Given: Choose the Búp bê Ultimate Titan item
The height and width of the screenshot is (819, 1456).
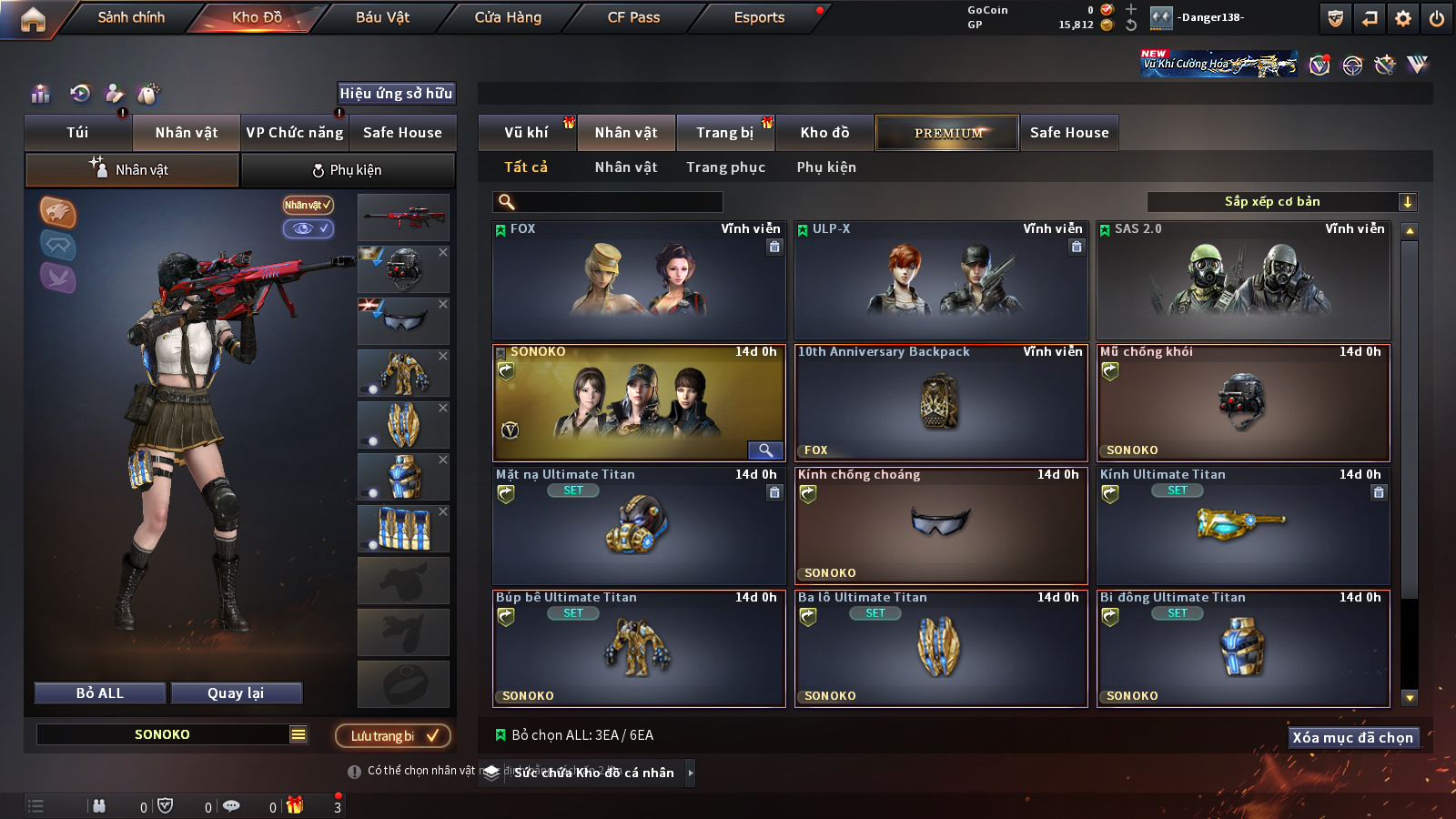Looking at the screenshot, I should click(639, 649).
